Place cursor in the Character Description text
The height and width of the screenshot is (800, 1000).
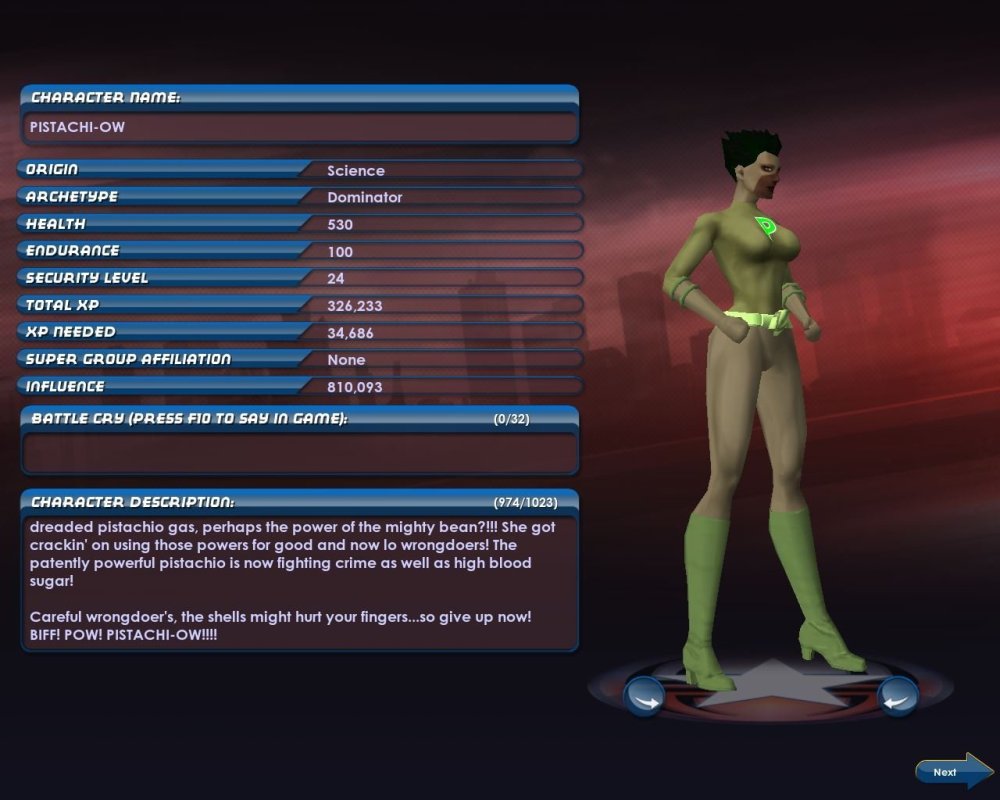pyautogui.click(x=299, y=580)
